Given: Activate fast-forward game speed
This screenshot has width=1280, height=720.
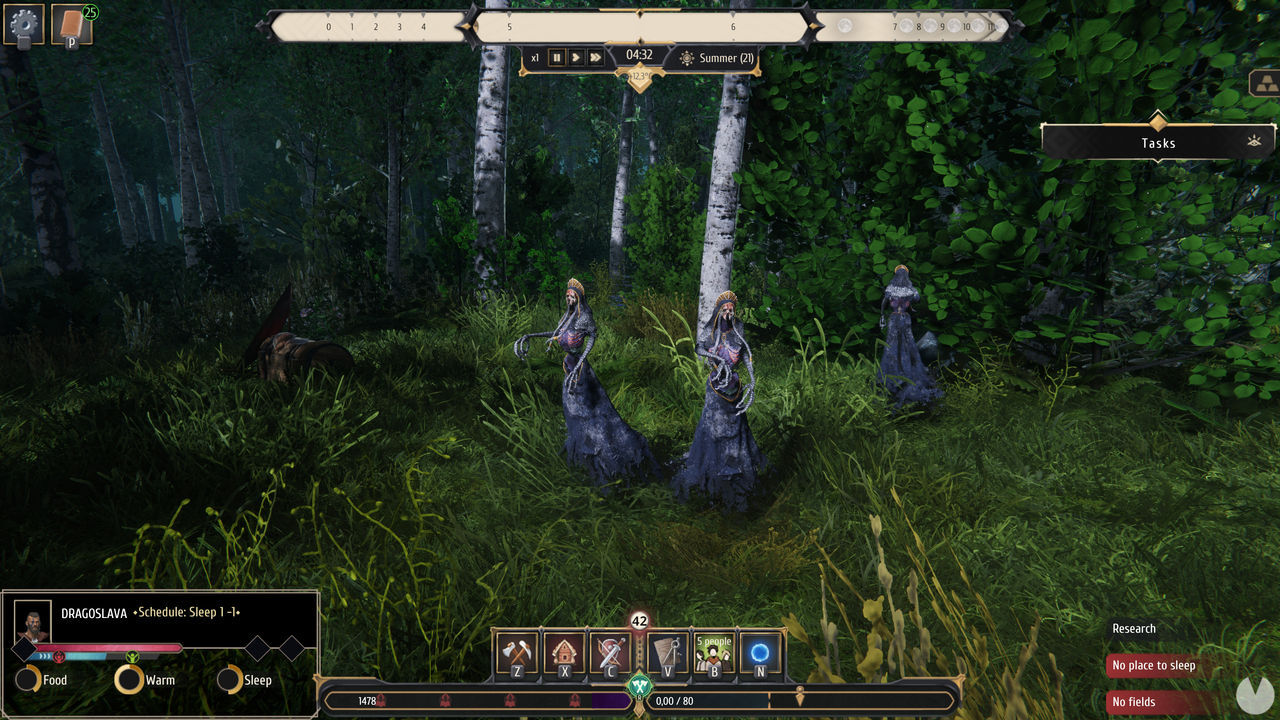Looking at the screenshot, I should (x=596, y=58).
